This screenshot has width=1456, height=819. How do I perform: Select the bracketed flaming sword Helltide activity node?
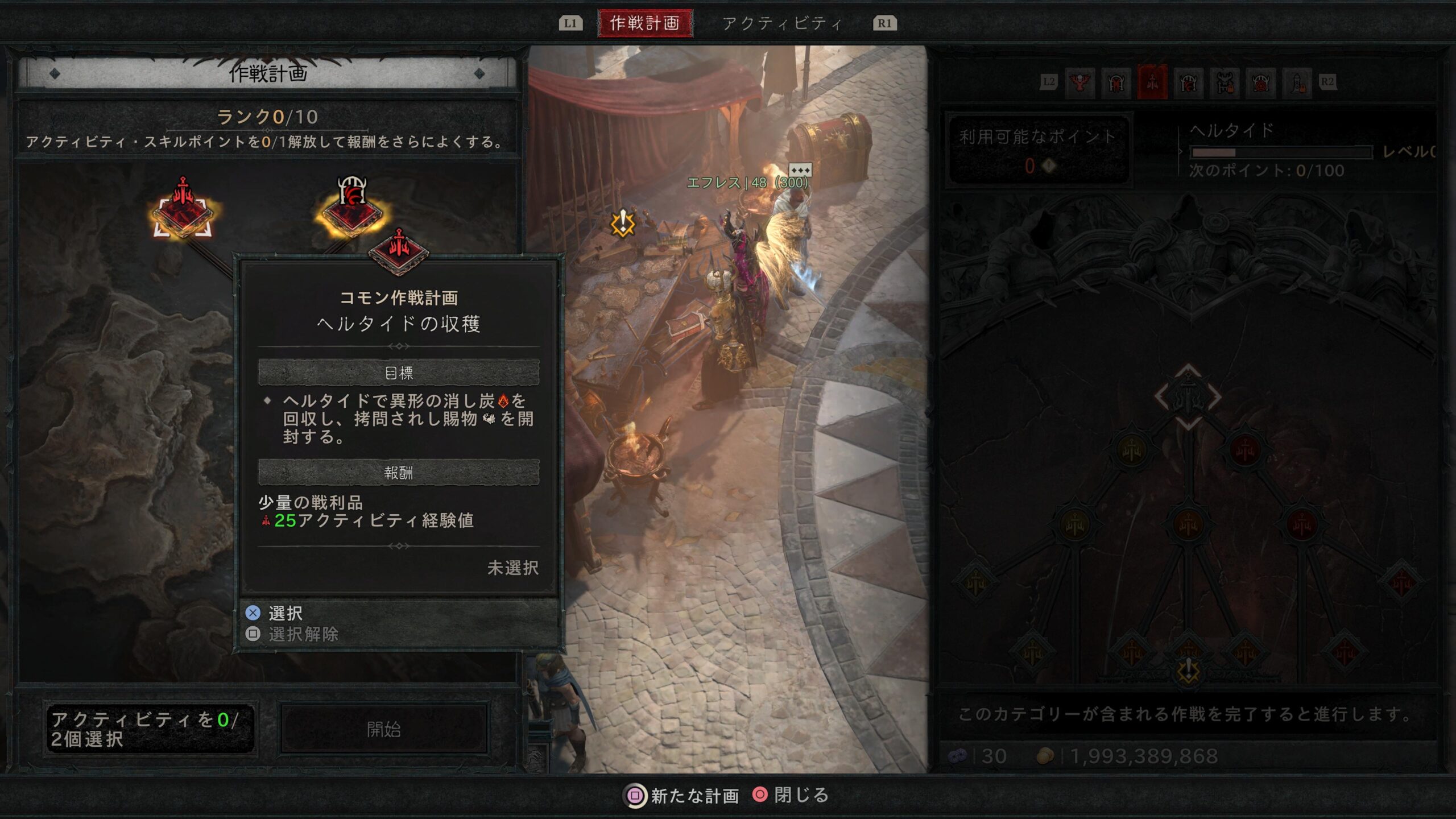click(183, 213)
